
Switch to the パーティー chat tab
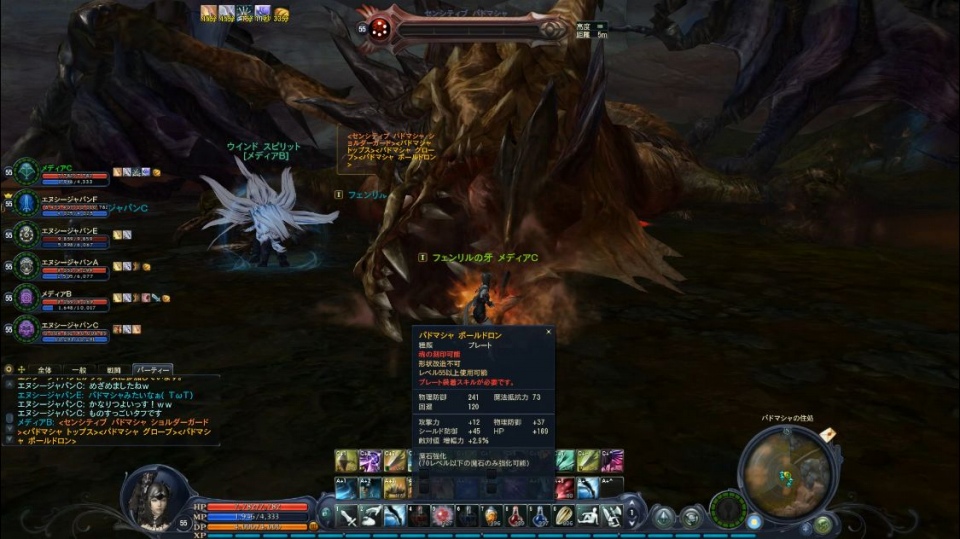pyautogui.click(x=153, y=369)
